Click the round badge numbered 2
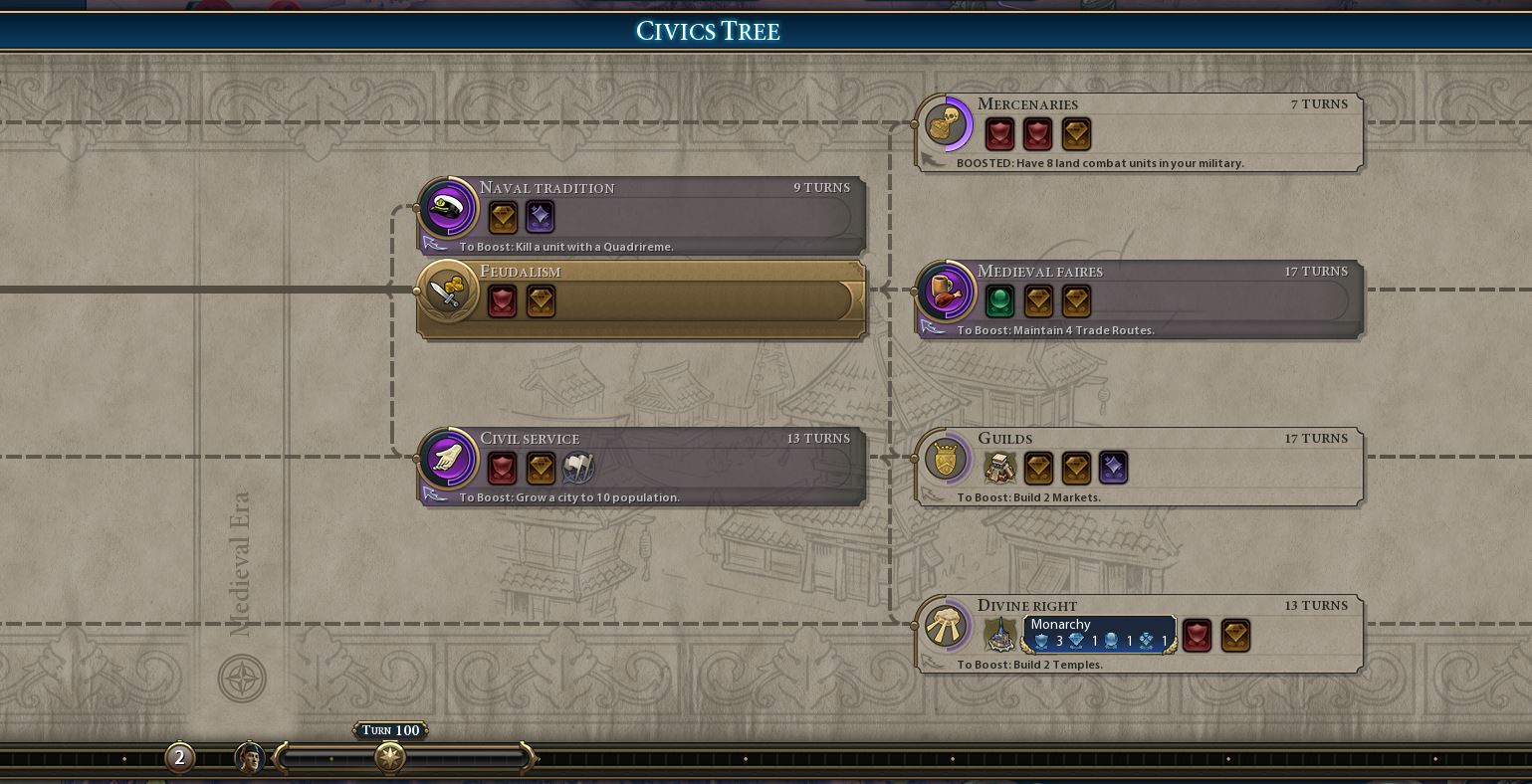Image resolution: width=1532 pixels, height=784 pixels. coord(179,758)
